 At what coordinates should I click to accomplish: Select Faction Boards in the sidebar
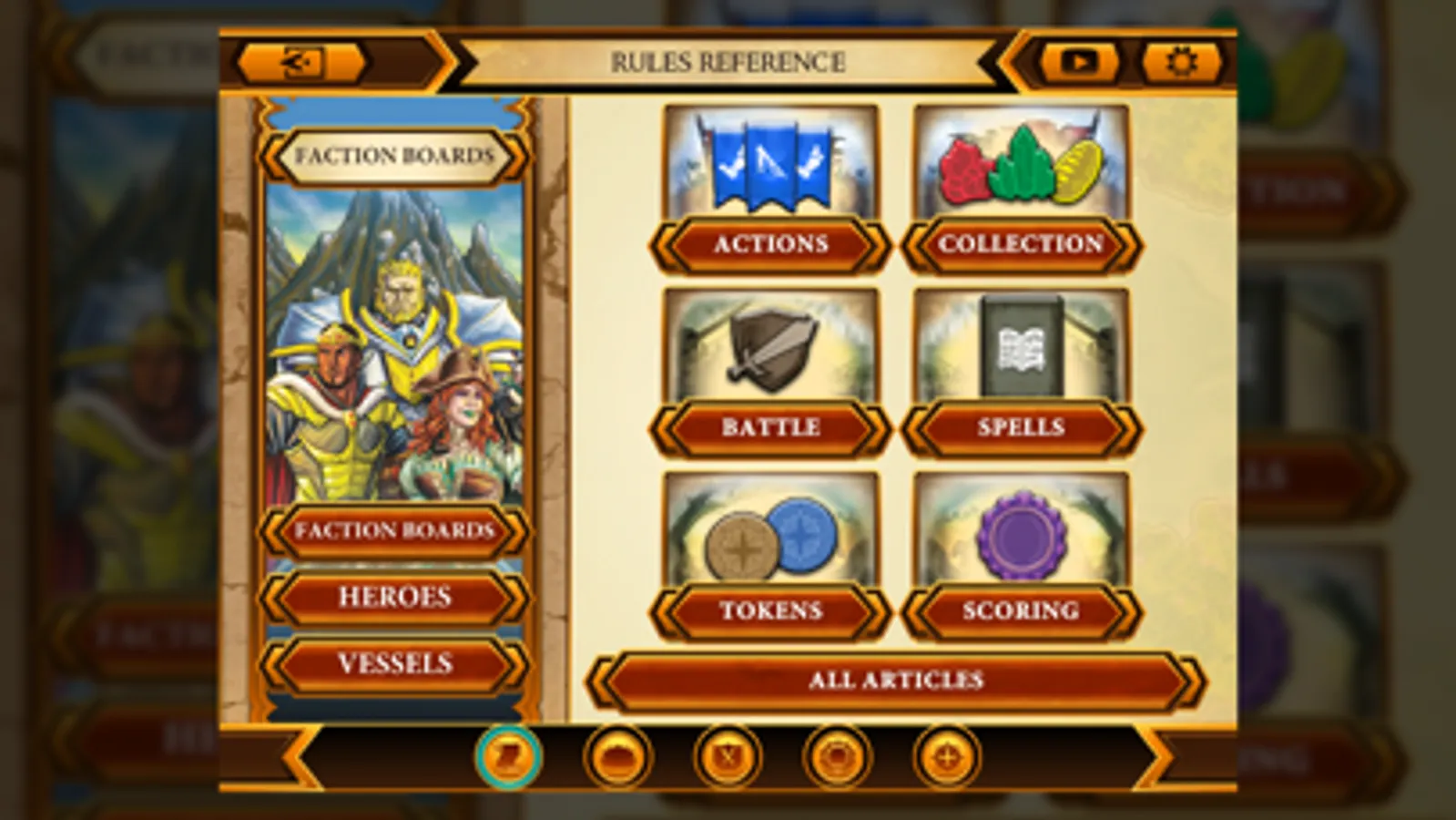(x=394, y=532)
